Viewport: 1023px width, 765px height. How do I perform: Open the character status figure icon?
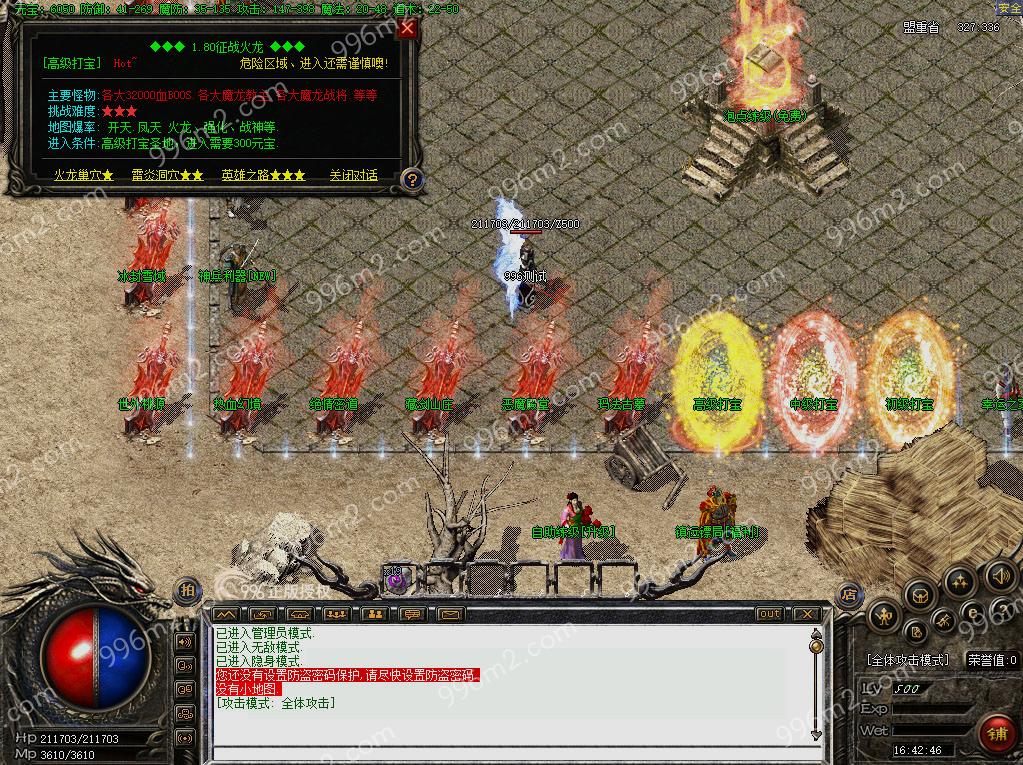(884, 616)
